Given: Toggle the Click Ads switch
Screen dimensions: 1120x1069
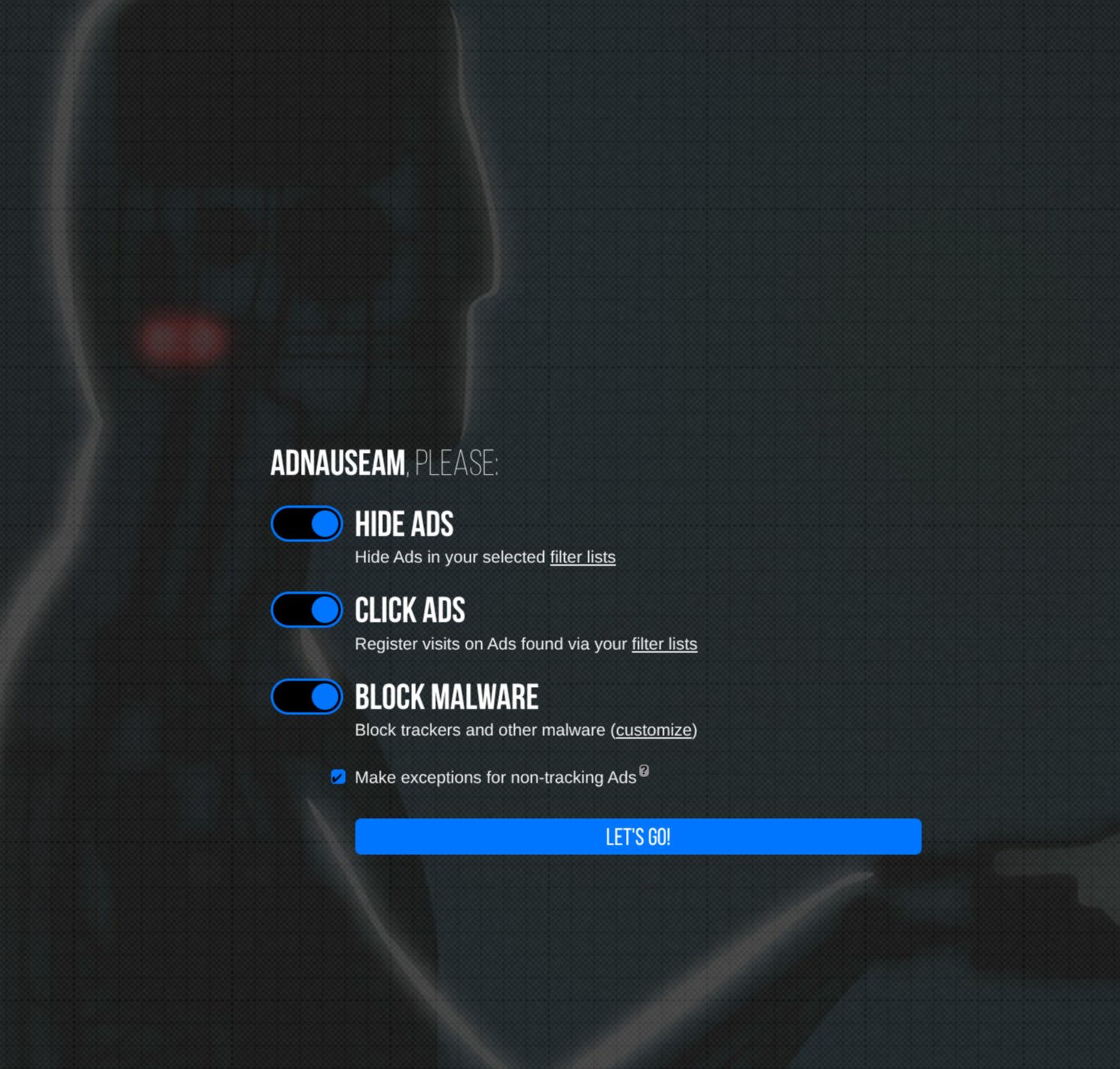Looking at the screenshot, I should [307, 610].
